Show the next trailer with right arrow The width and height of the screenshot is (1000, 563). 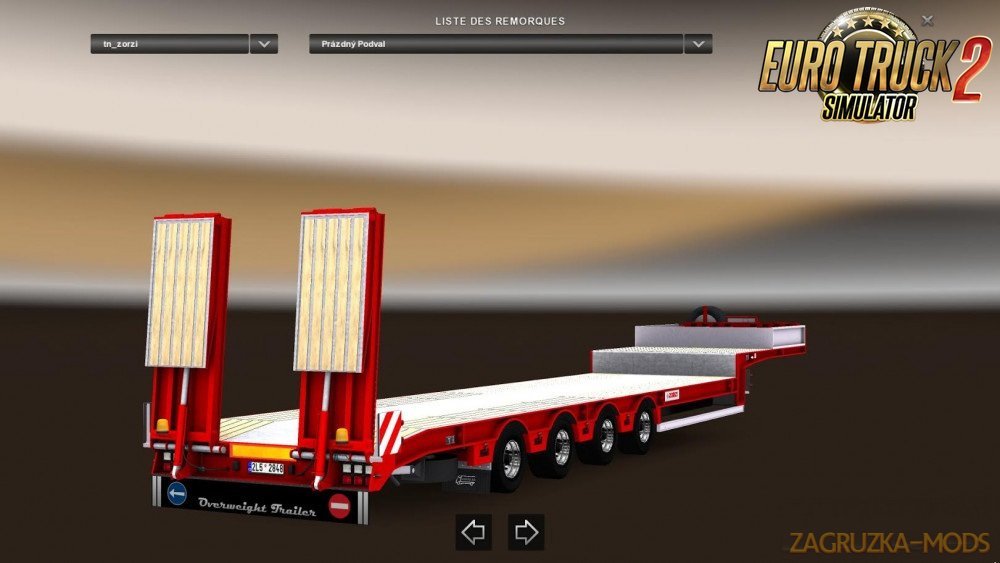pyautogui.click(x=526, y=532)
